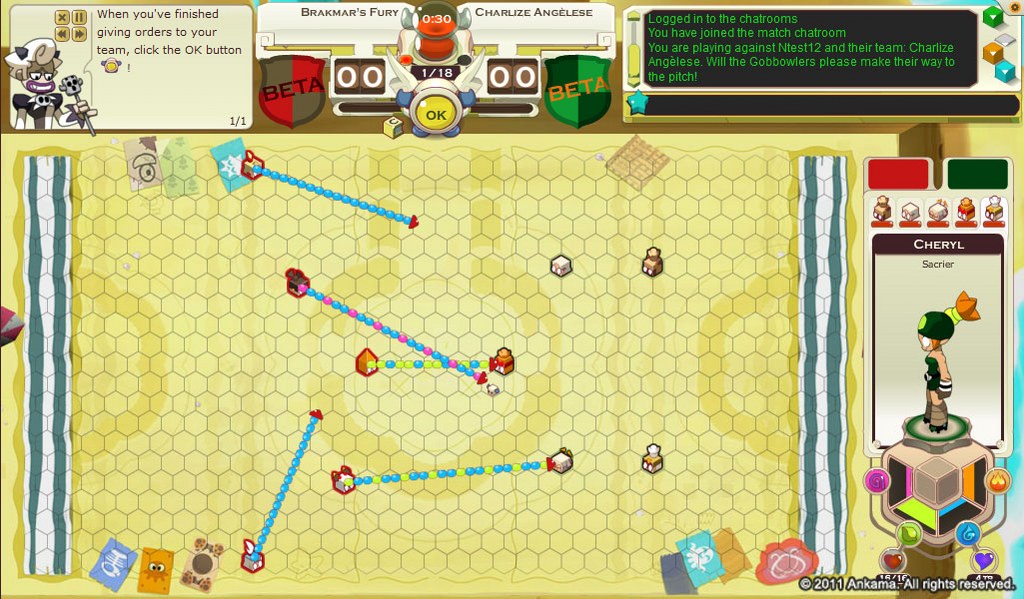Click the teal star chat channel icon
Screen dimensions: 1024x599
click(635, 103)
